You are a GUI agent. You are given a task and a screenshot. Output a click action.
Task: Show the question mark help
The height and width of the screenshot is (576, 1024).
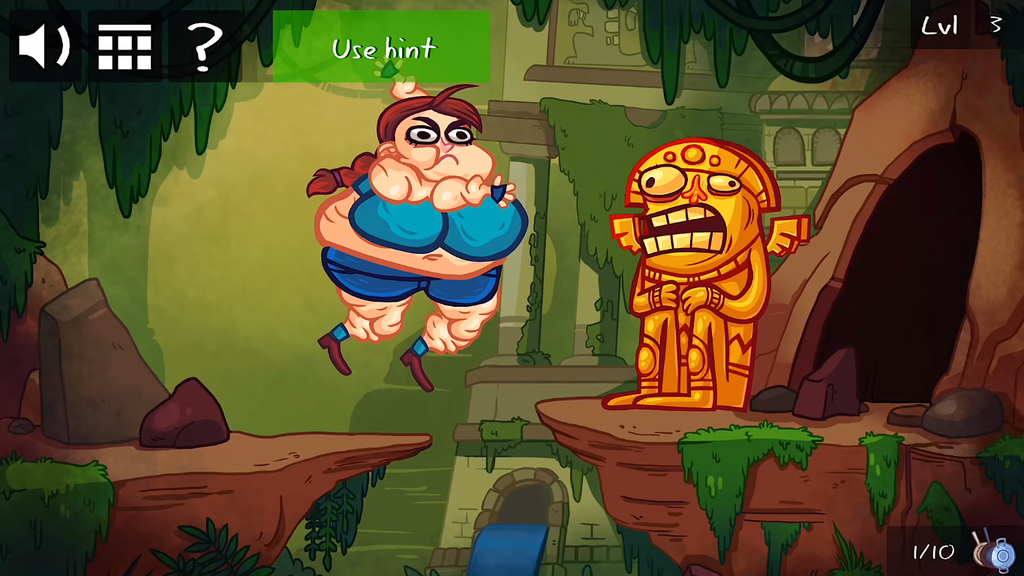coord(204,46)
